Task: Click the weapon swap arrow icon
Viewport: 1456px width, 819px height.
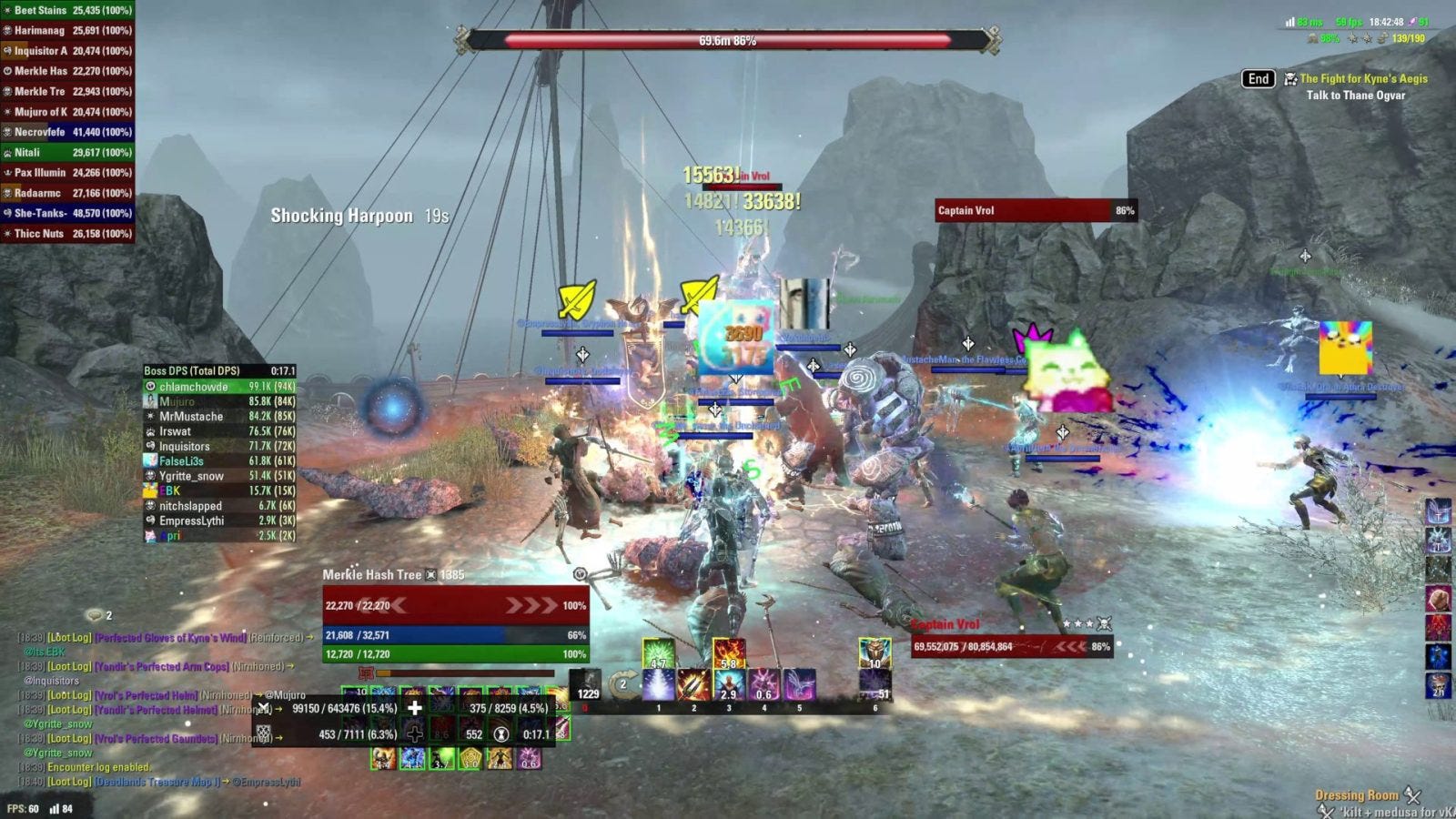Action: pyautogui.click(x=623, y=684)
